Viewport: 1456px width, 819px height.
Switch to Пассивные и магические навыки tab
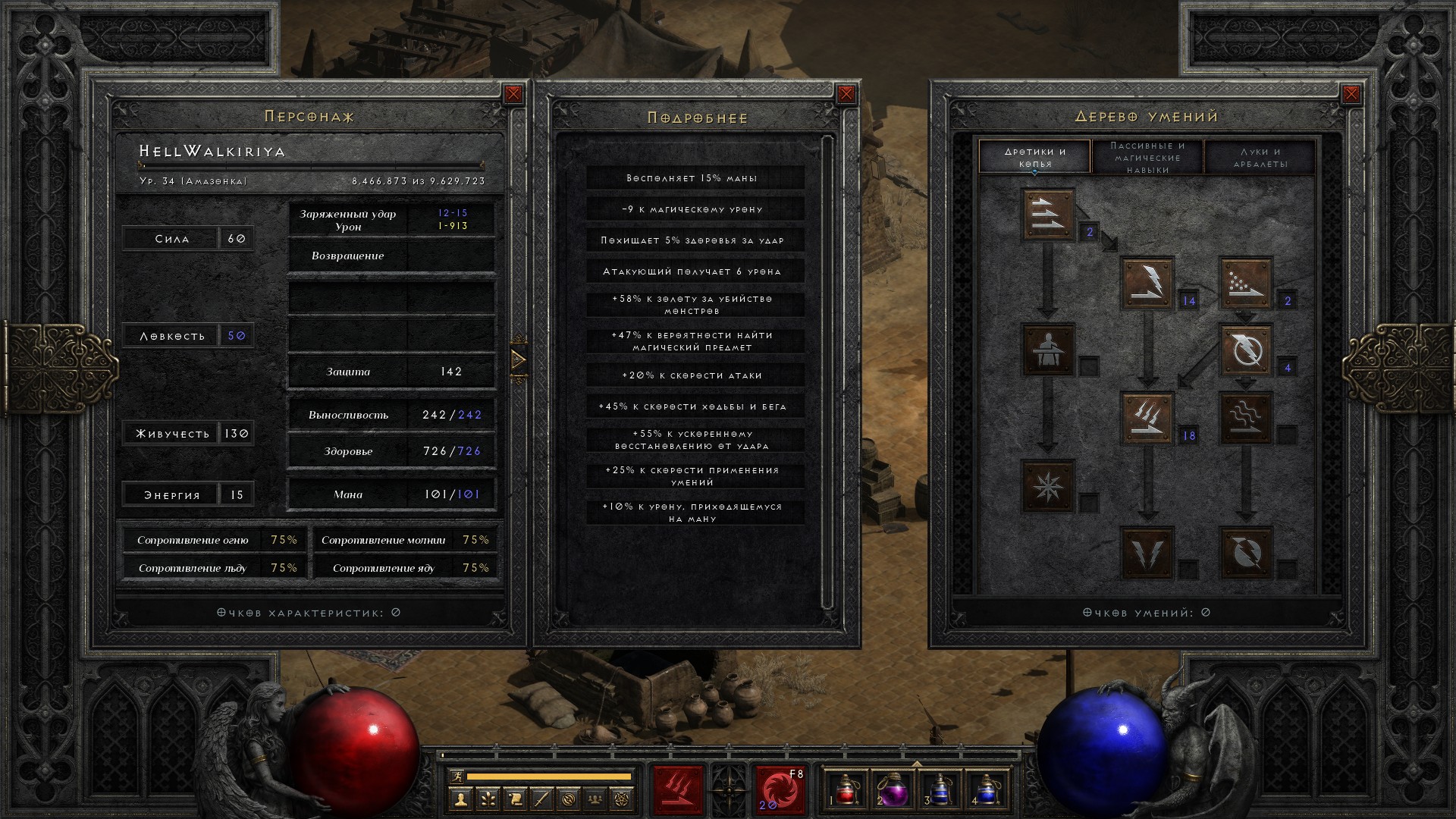1147,157
